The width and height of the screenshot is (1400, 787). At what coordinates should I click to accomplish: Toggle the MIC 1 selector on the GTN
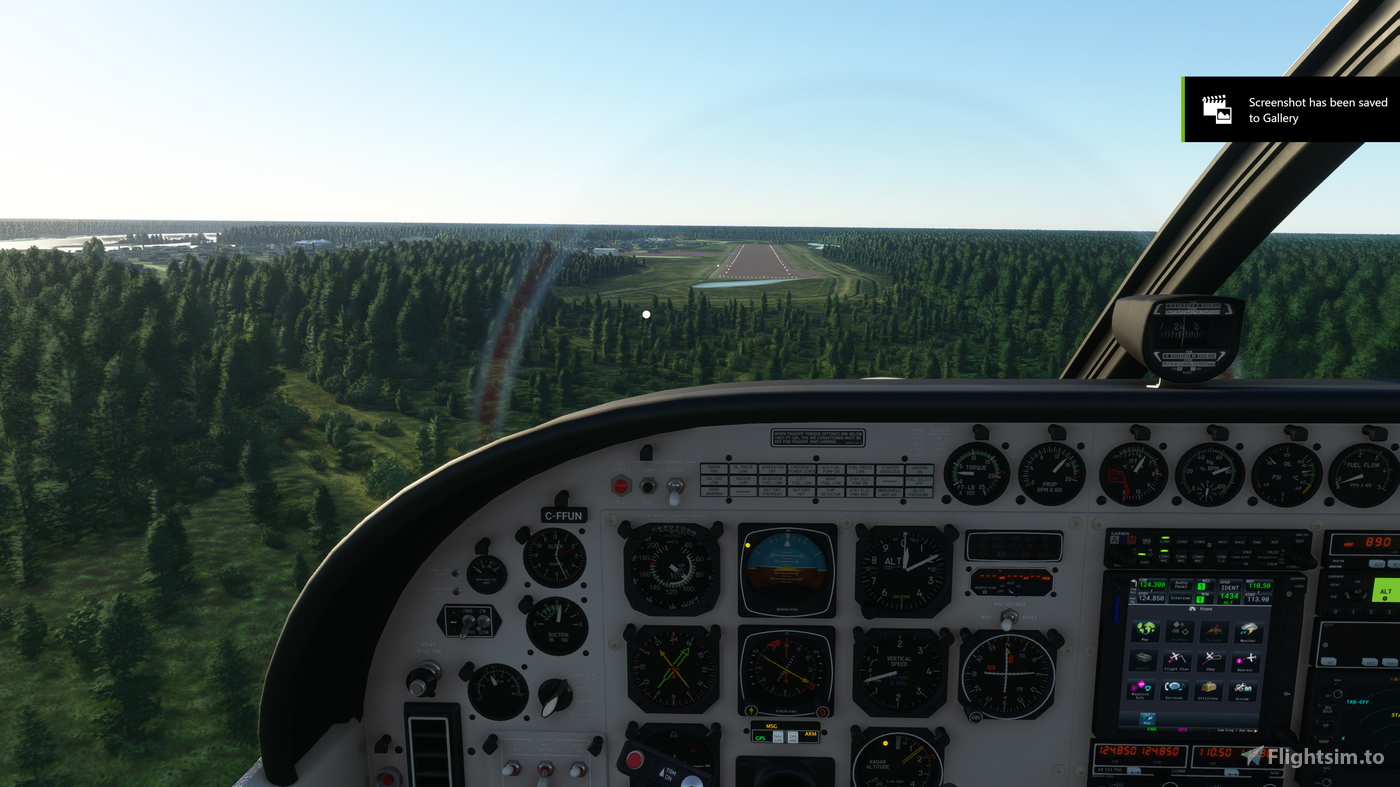pos(1200,584)
